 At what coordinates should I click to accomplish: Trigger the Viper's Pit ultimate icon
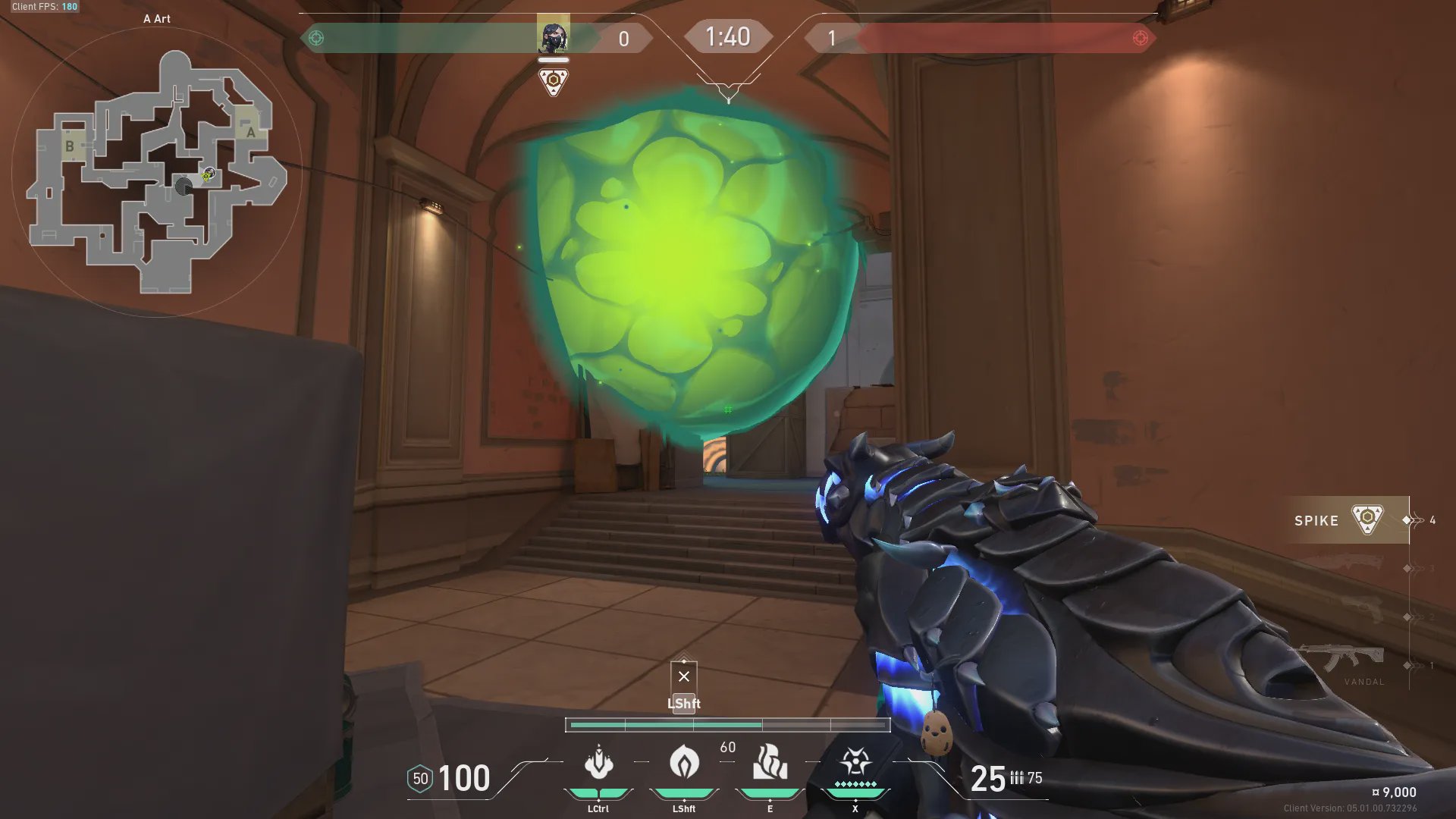pyautogui.click(x=855, y=761)
